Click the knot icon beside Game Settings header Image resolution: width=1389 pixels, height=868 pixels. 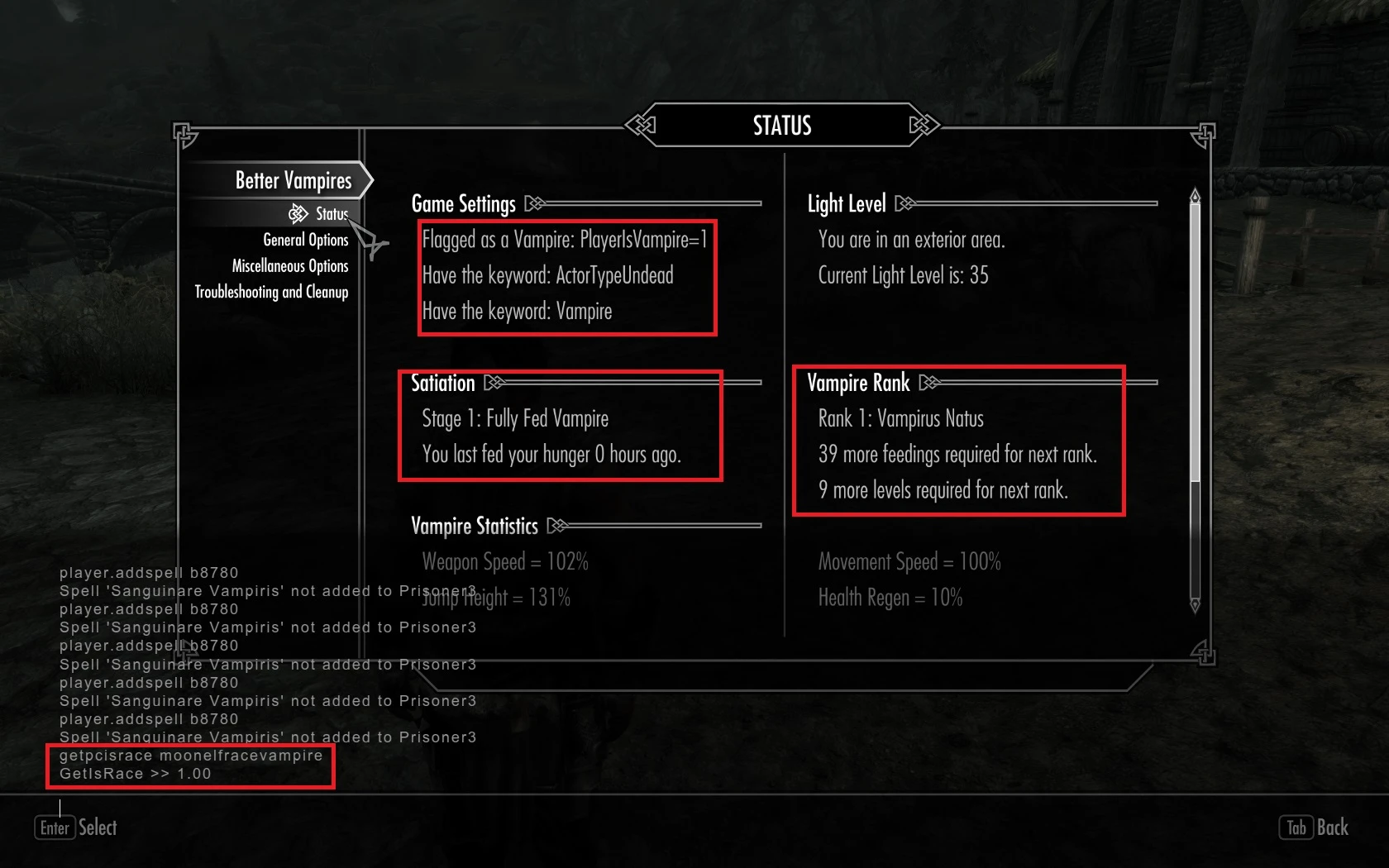534,203
